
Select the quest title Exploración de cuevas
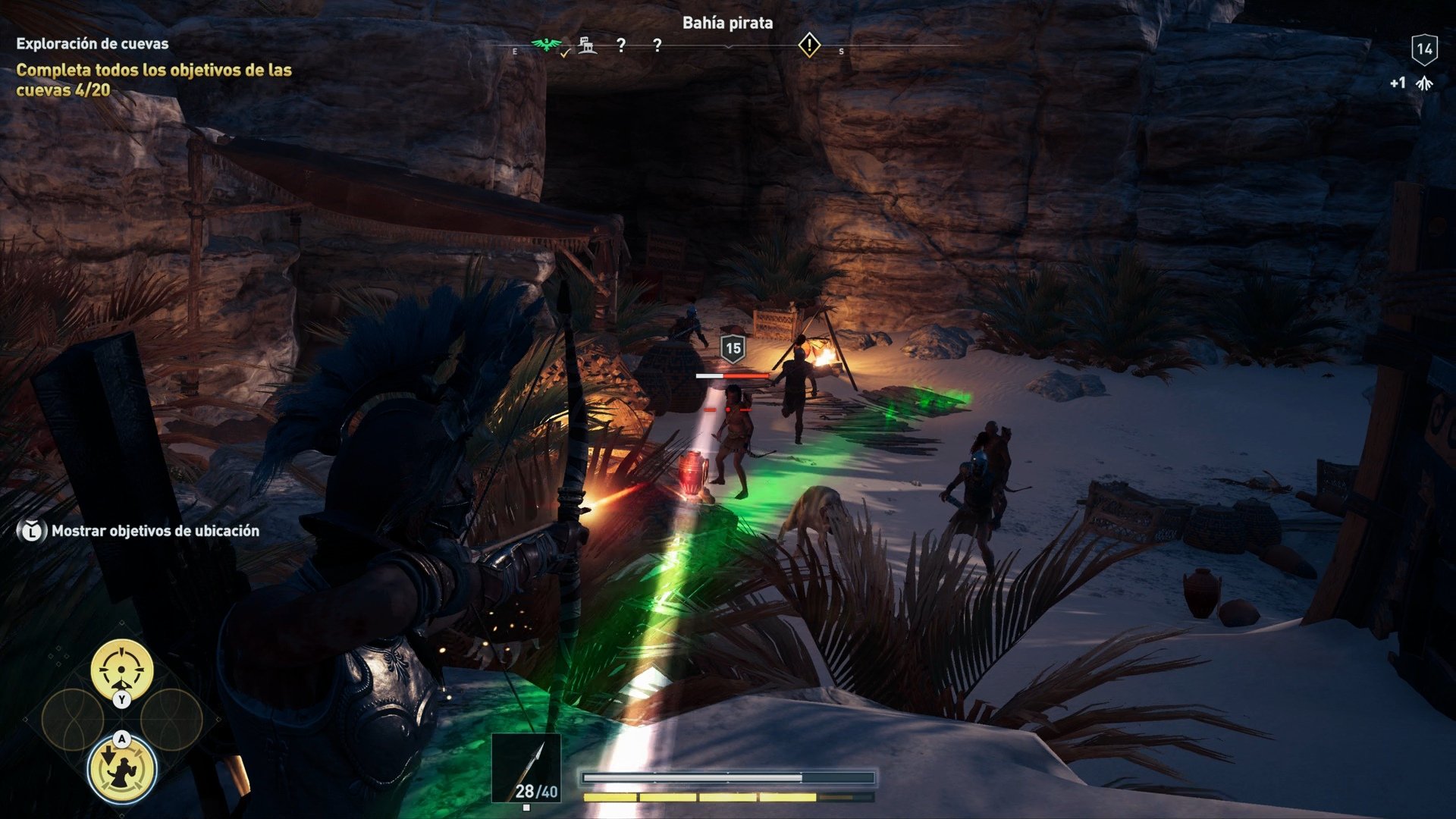91,43
